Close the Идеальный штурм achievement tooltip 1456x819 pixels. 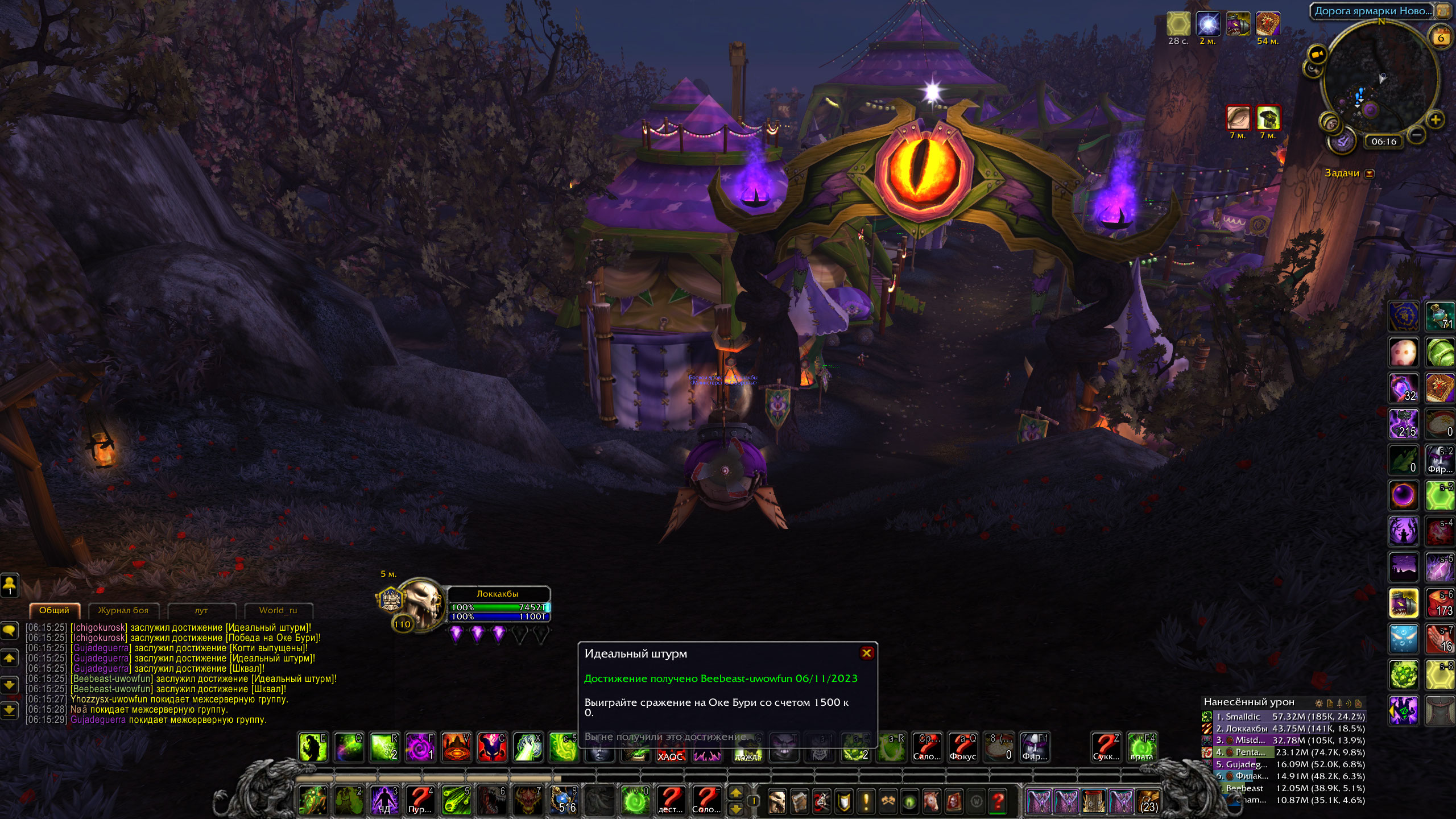pyautogui.click(x=866, y=653)
